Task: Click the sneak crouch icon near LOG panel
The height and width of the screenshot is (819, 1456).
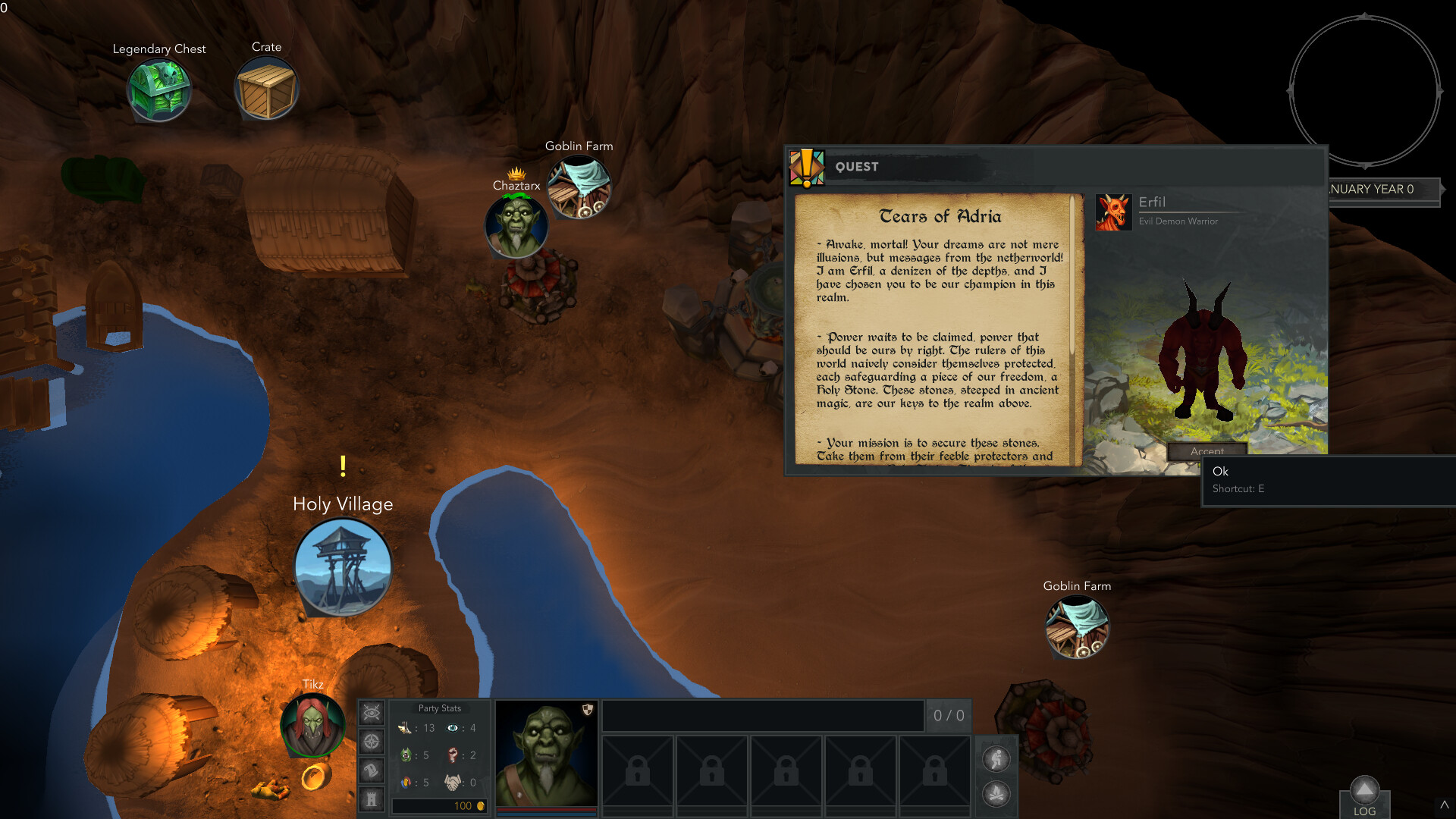Action: [997, 759]
